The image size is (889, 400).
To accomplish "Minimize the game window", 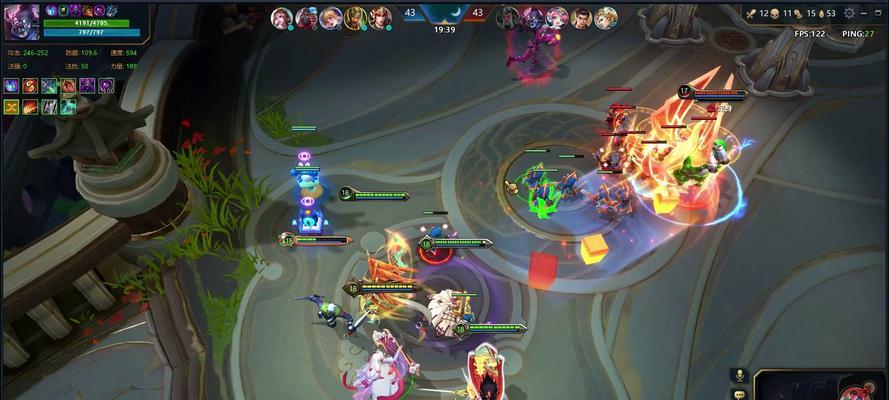I will [x=864, y=13].
